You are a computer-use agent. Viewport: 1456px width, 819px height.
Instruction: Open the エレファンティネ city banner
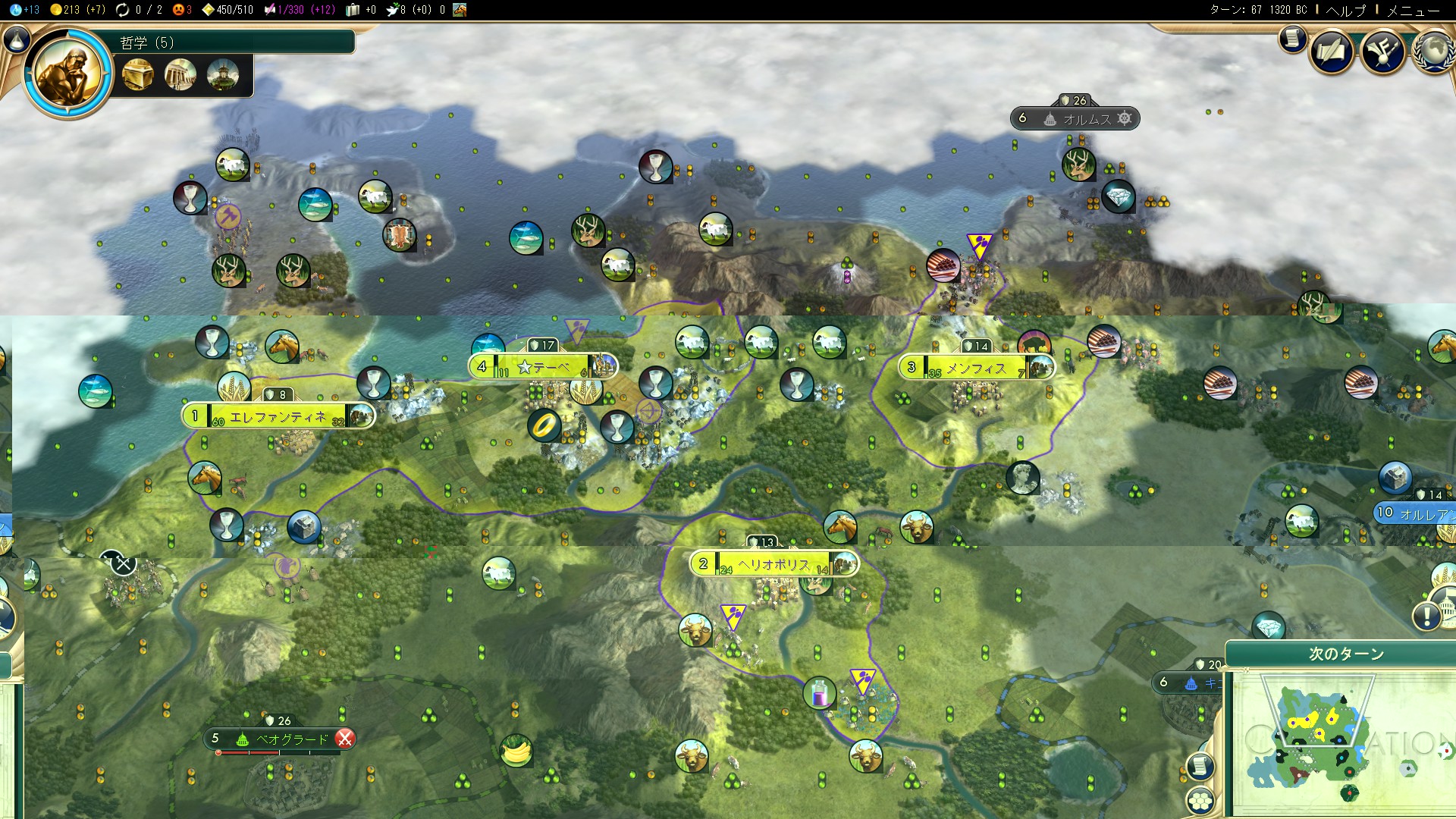click(x=278, y=416)
